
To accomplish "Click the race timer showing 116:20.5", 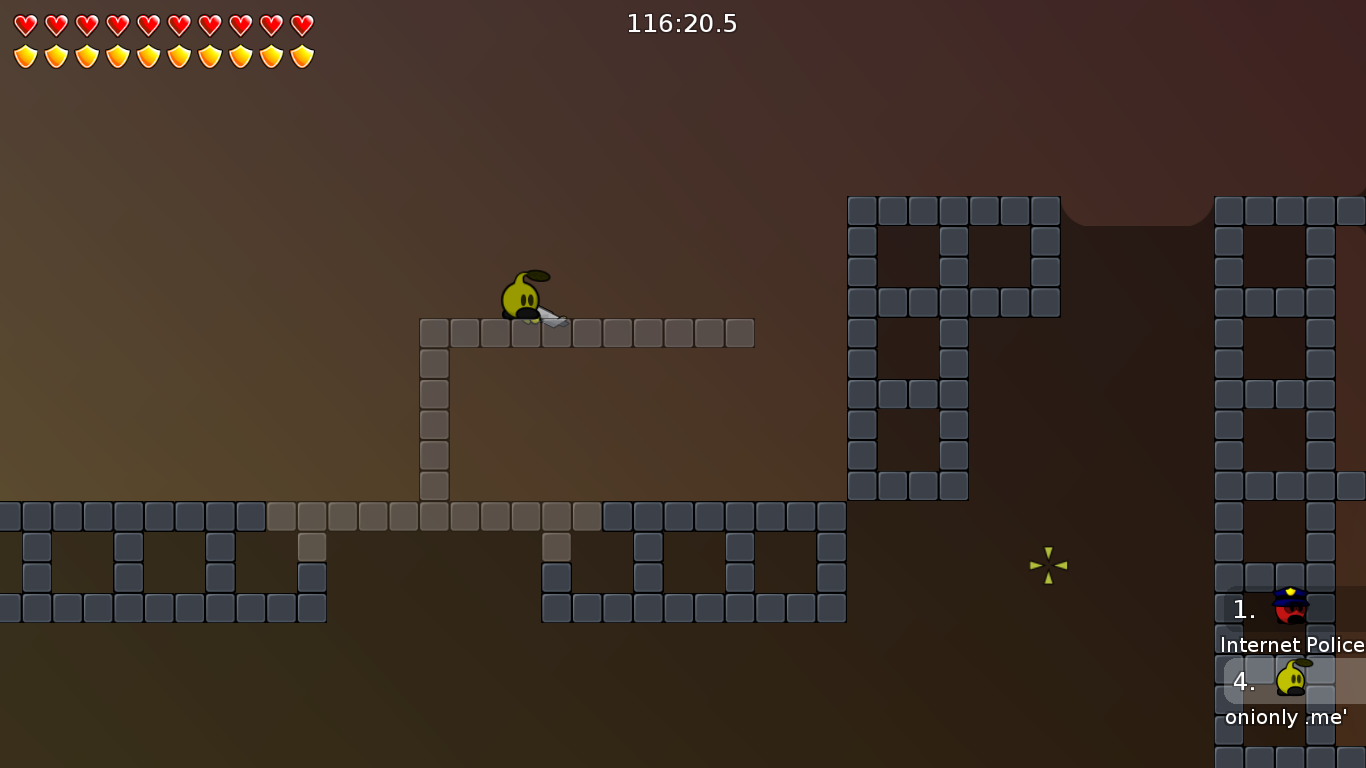I will tap(683, 23).
